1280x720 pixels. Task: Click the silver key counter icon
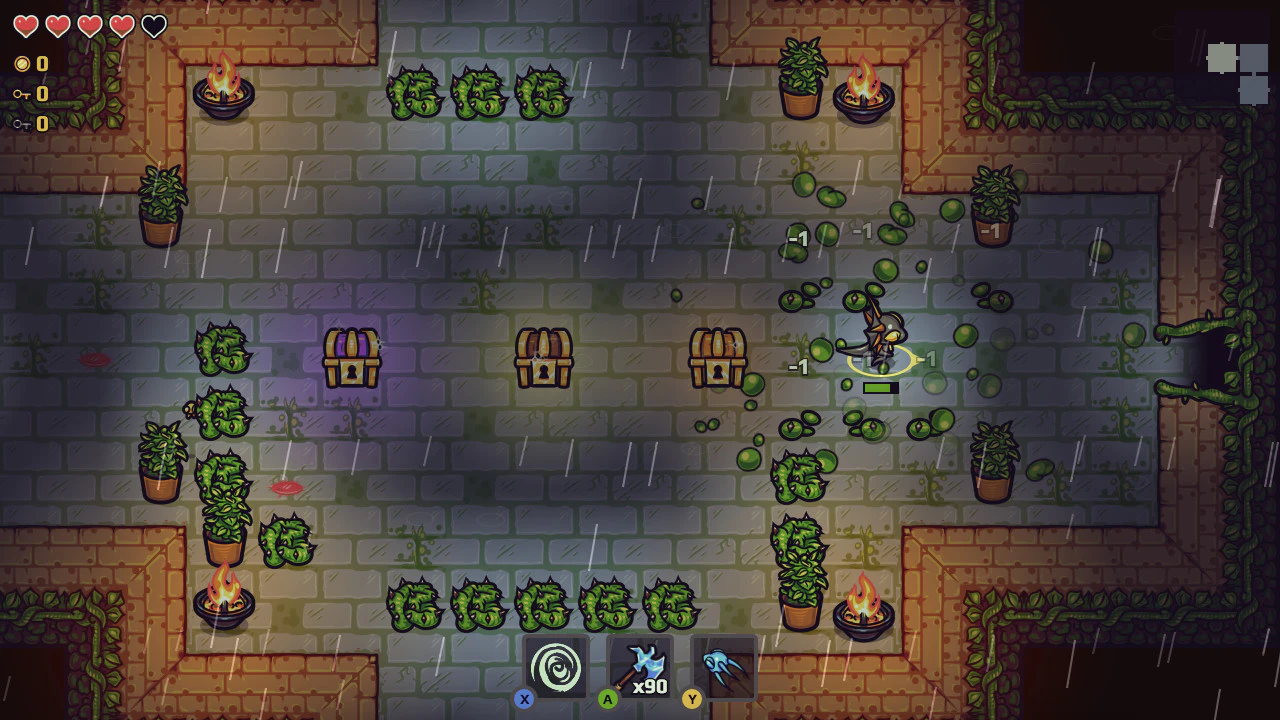click(x=22, y=123)
